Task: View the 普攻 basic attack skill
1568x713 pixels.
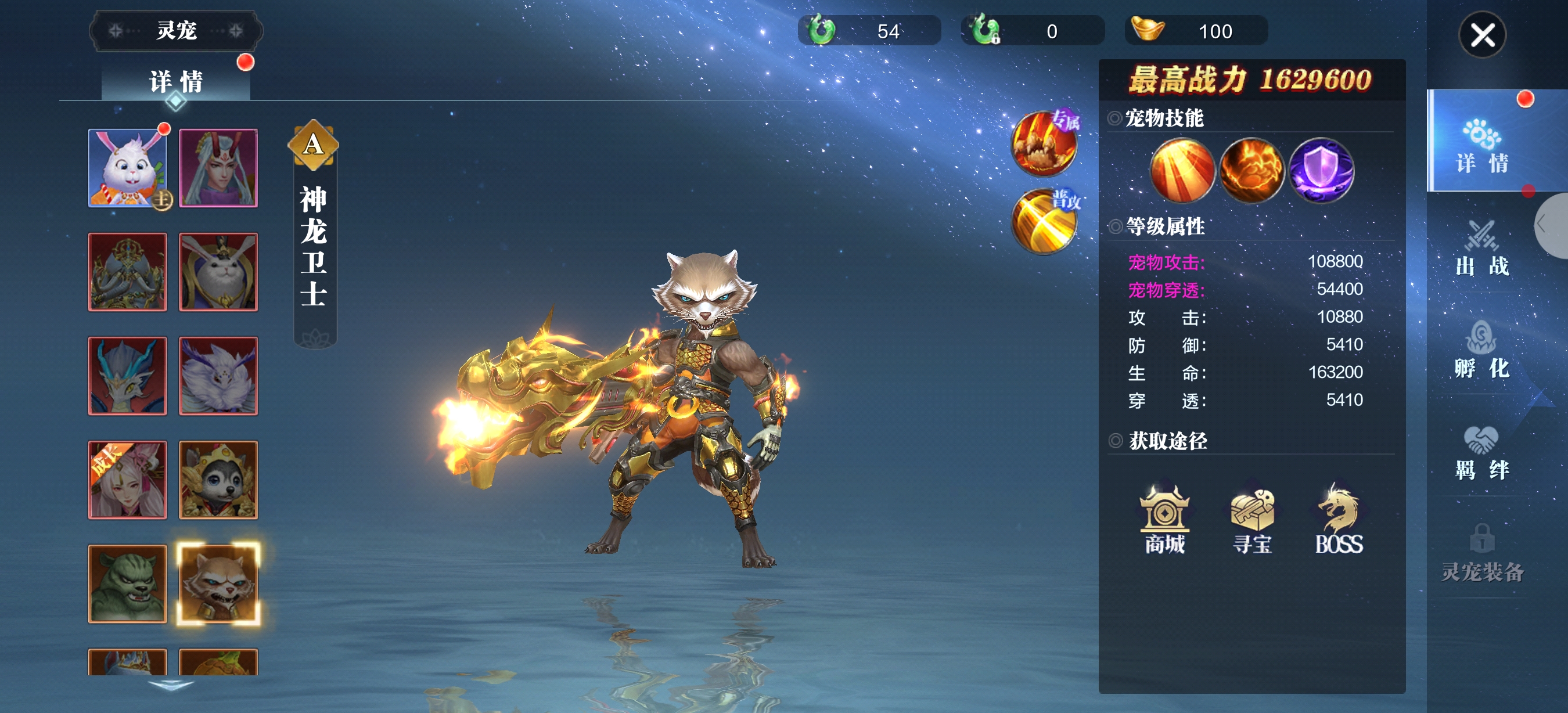Action: pyautogui.click(x=1044, y=221)
